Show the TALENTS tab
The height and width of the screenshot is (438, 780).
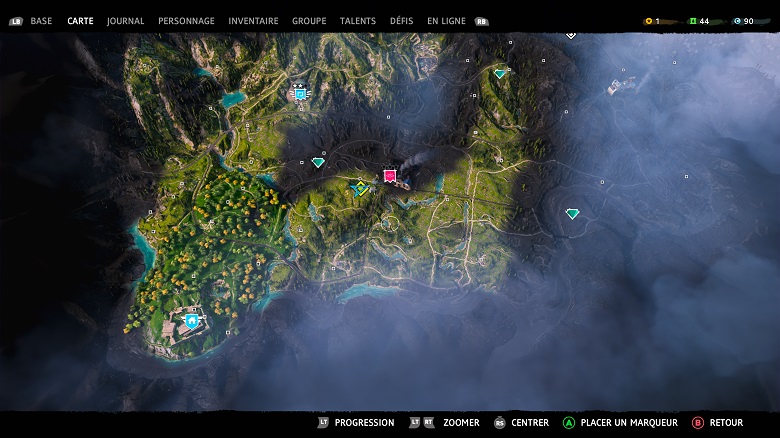(x=358, y=21)
